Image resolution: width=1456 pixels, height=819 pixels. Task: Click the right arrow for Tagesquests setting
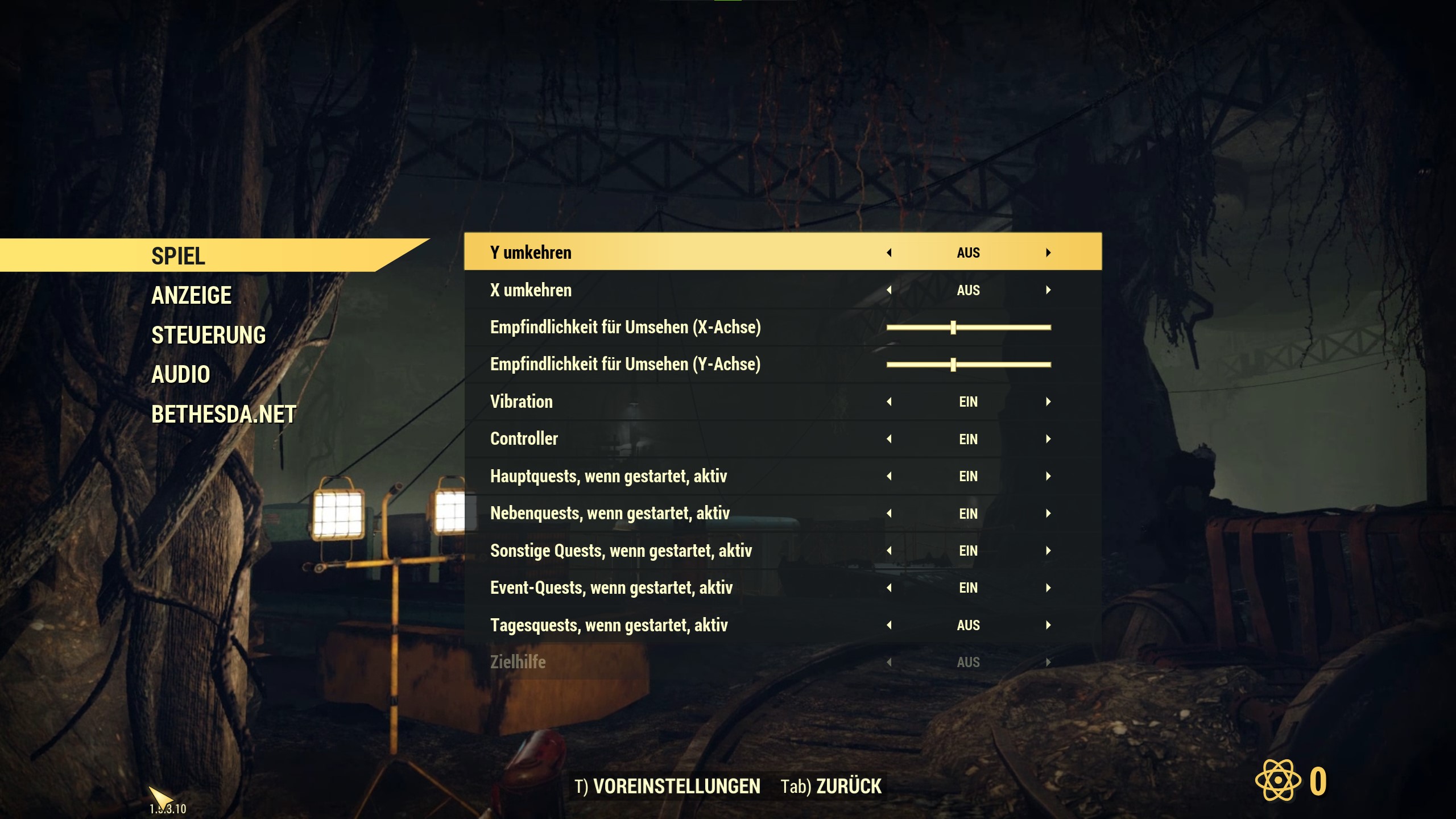[x=1048, y=625]
